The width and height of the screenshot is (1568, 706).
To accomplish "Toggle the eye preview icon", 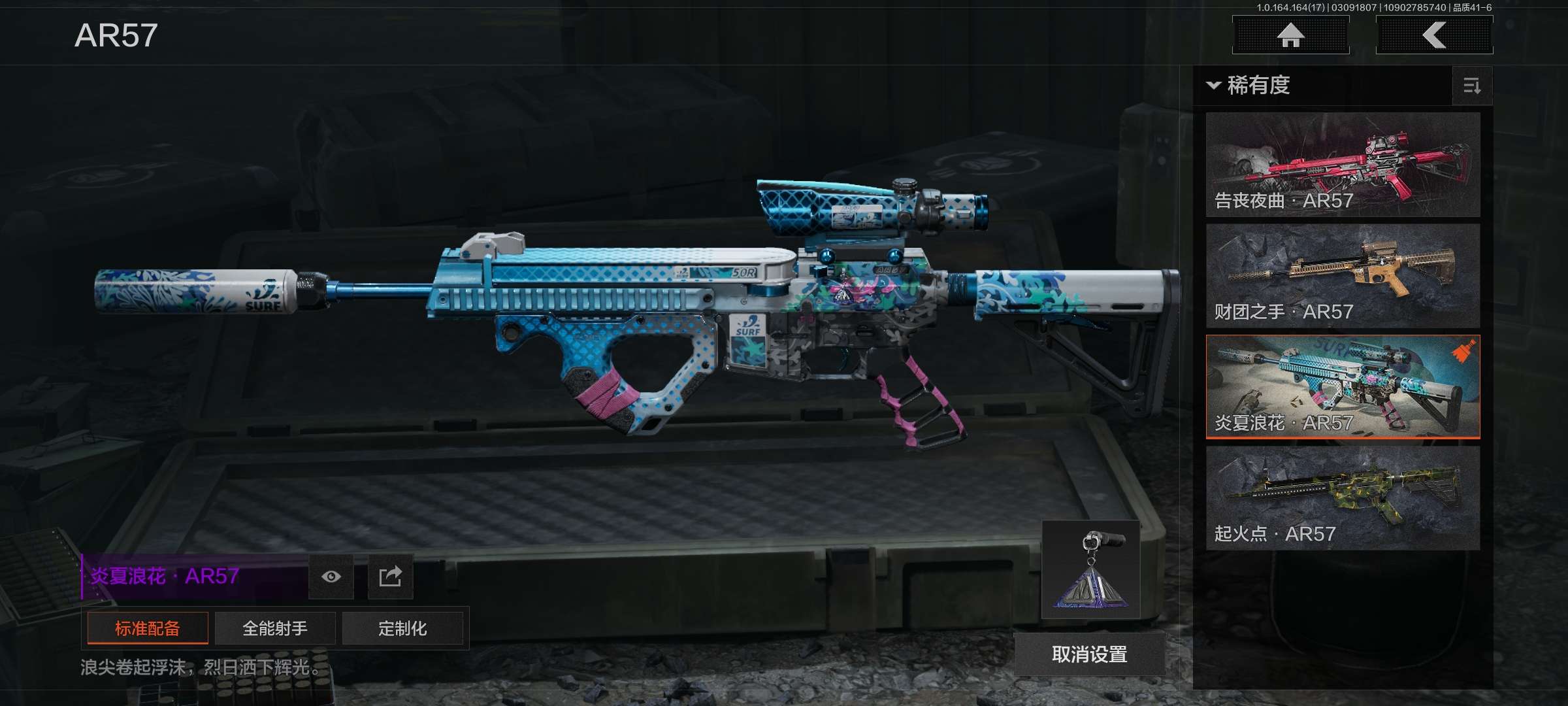I will click(331, 577).
